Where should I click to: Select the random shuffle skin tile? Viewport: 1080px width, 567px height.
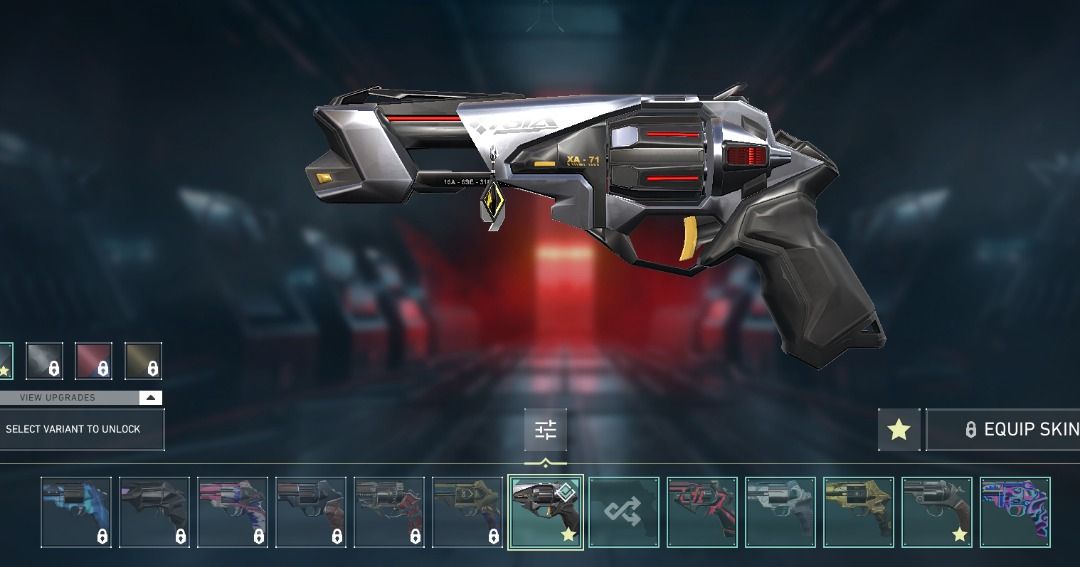pyautogui.click(x=624, y=512)
